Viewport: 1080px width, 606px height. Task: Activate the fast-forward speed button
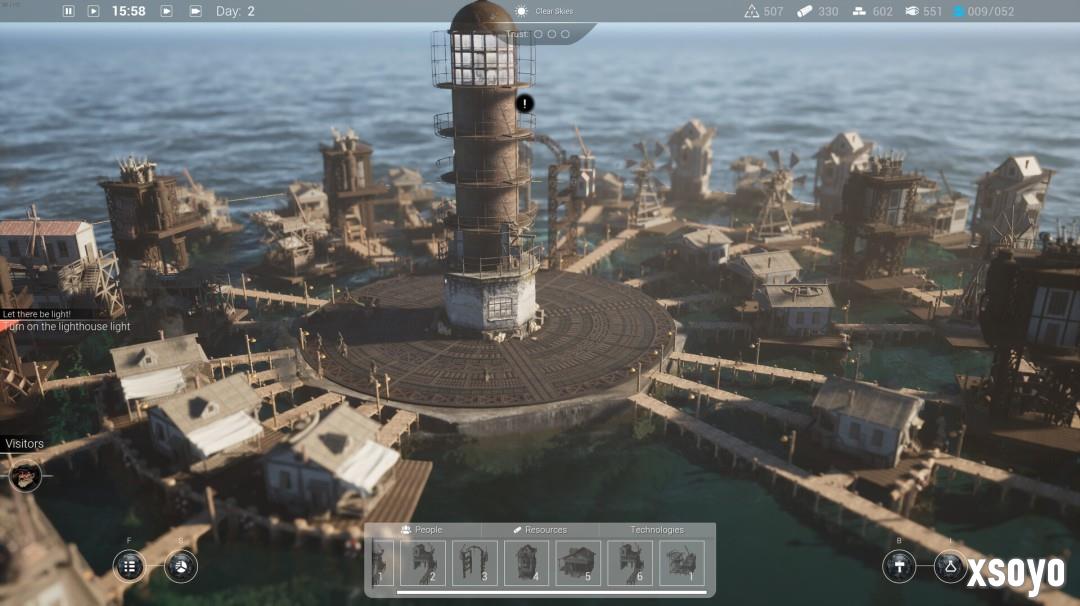coord(167,11)
